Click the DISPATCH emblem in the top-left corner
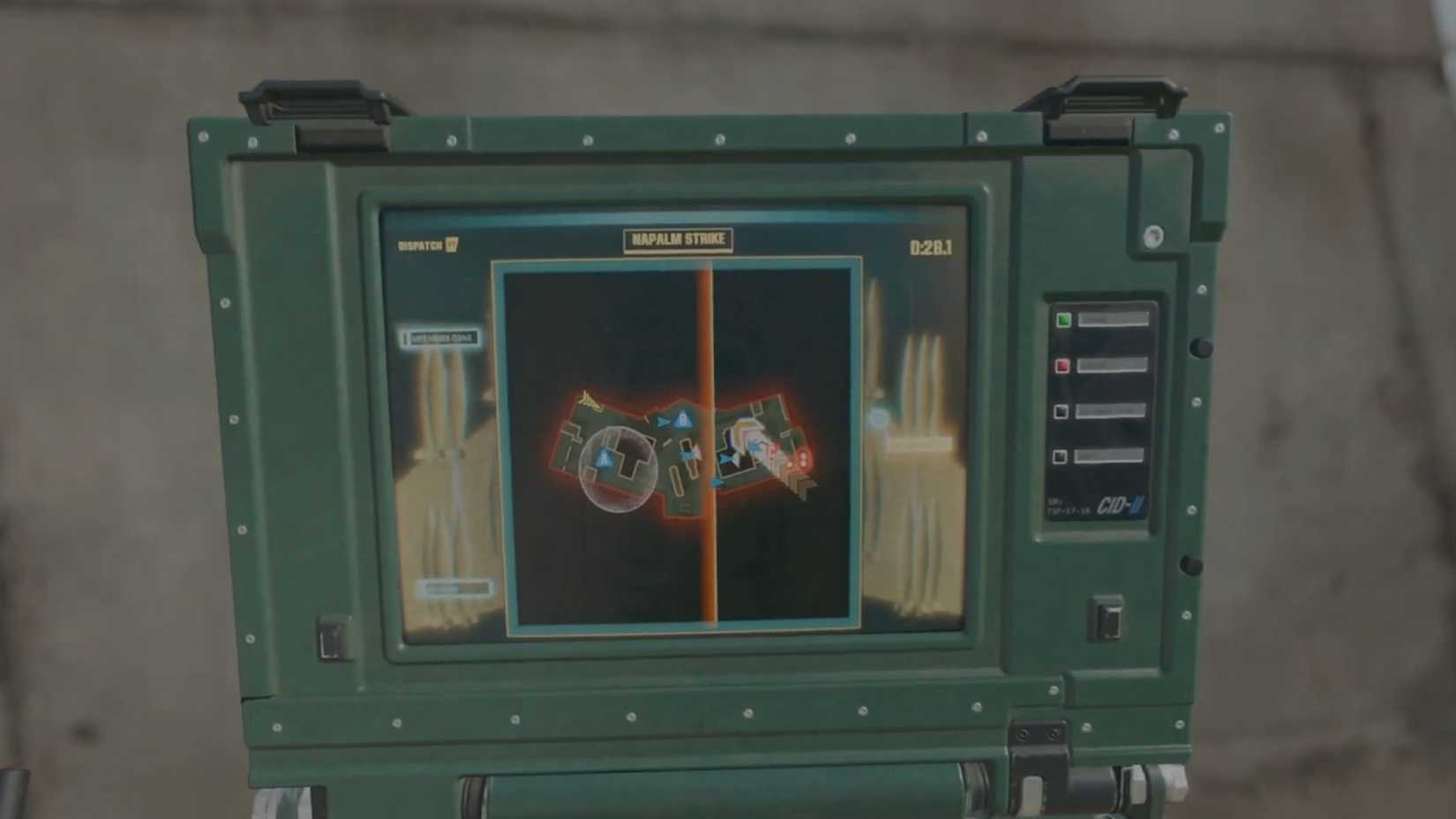1456x819 pixels. [x=452, y=244]
